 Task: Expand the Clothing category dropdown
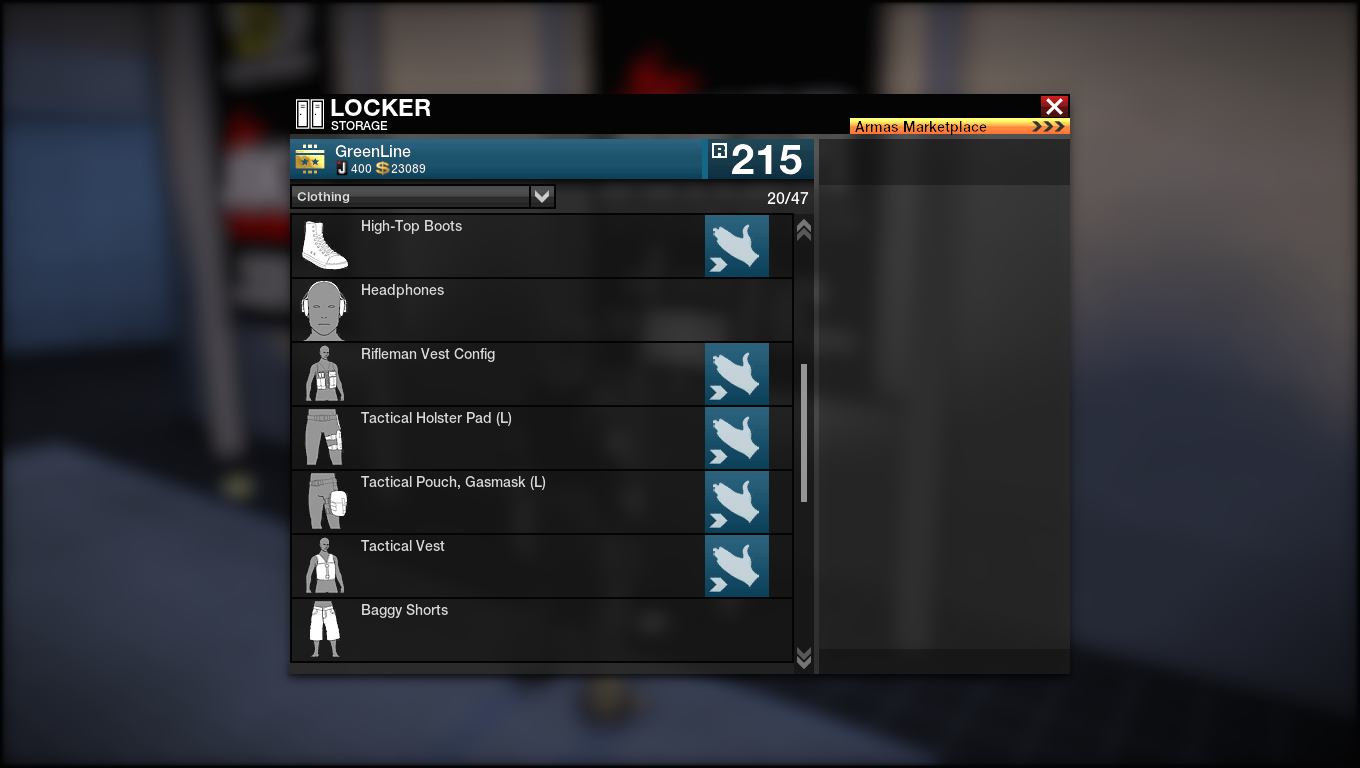click(542, 197)
